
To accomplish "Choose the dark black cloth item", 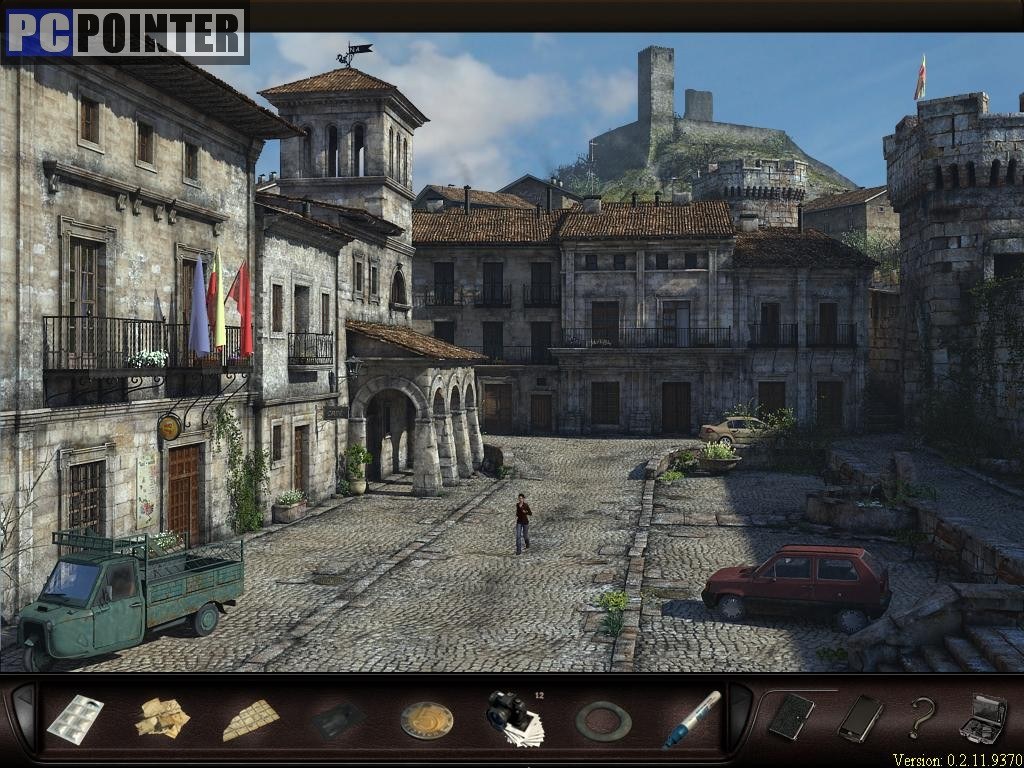I will click(336, 719).
